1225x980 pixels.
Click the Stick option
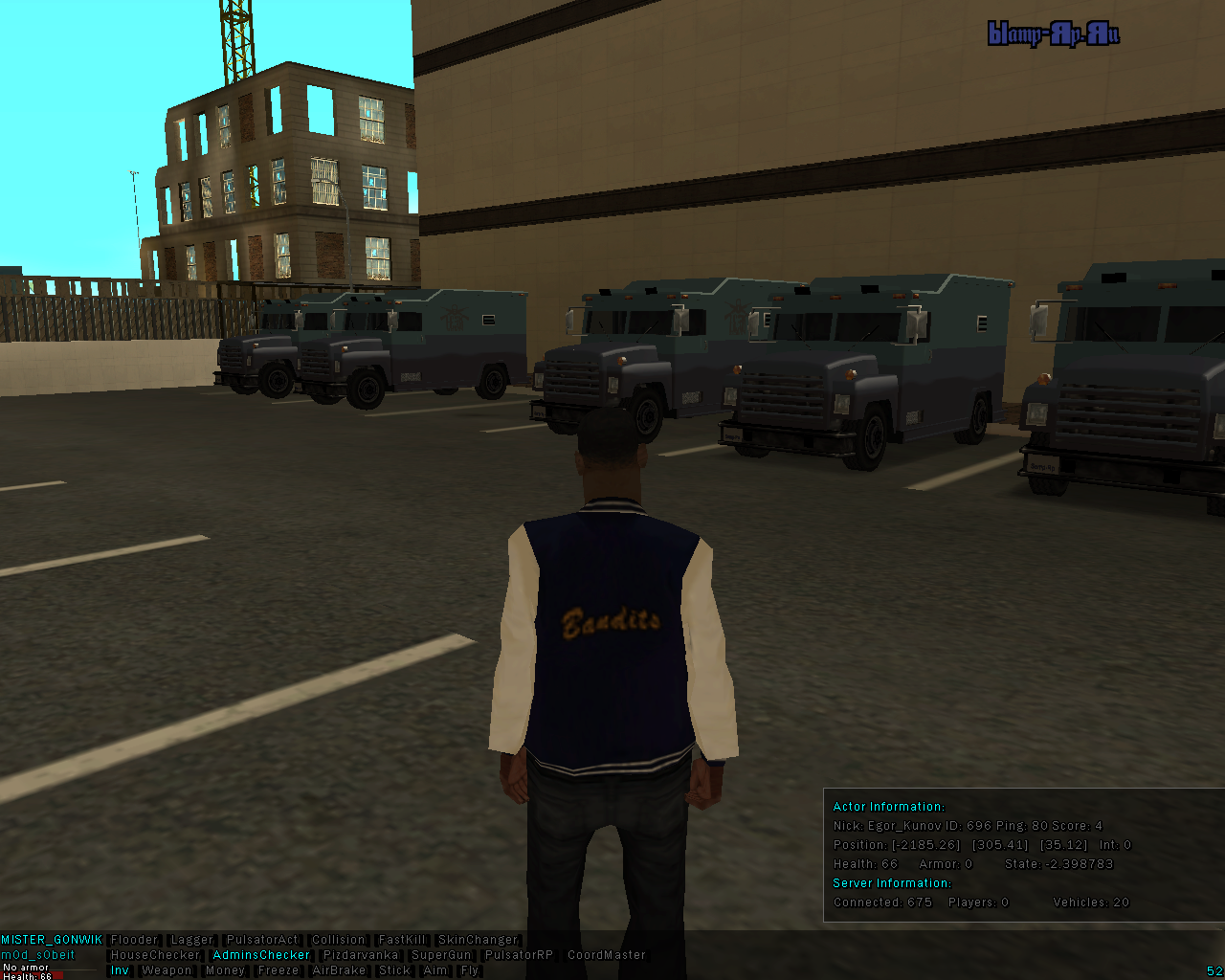click(394, 970)
